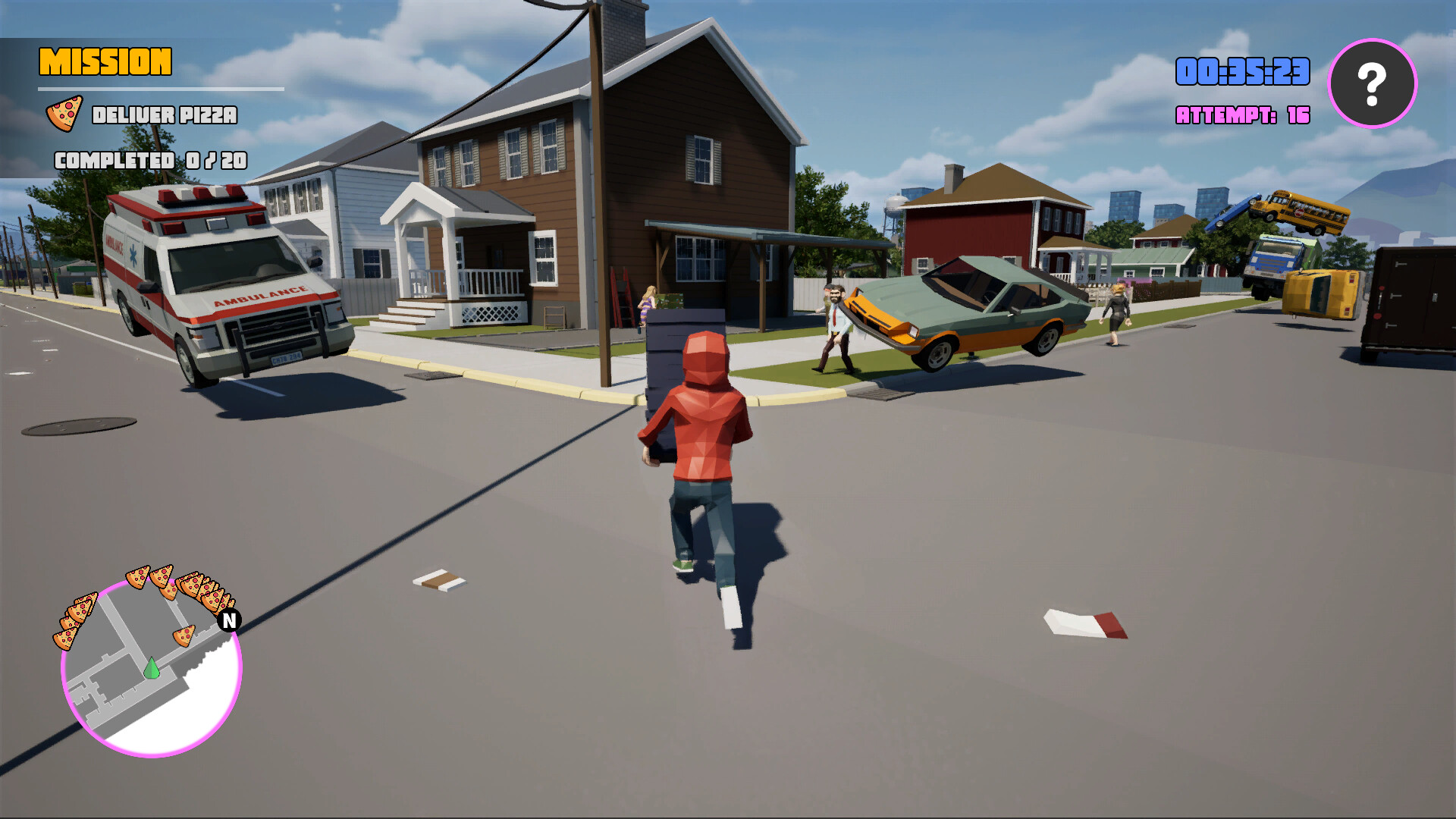Click the COMPLETED 0 / 20 progress counter
The width and height of the screenshot is (1456, 819).
click(x=150, y=161)
